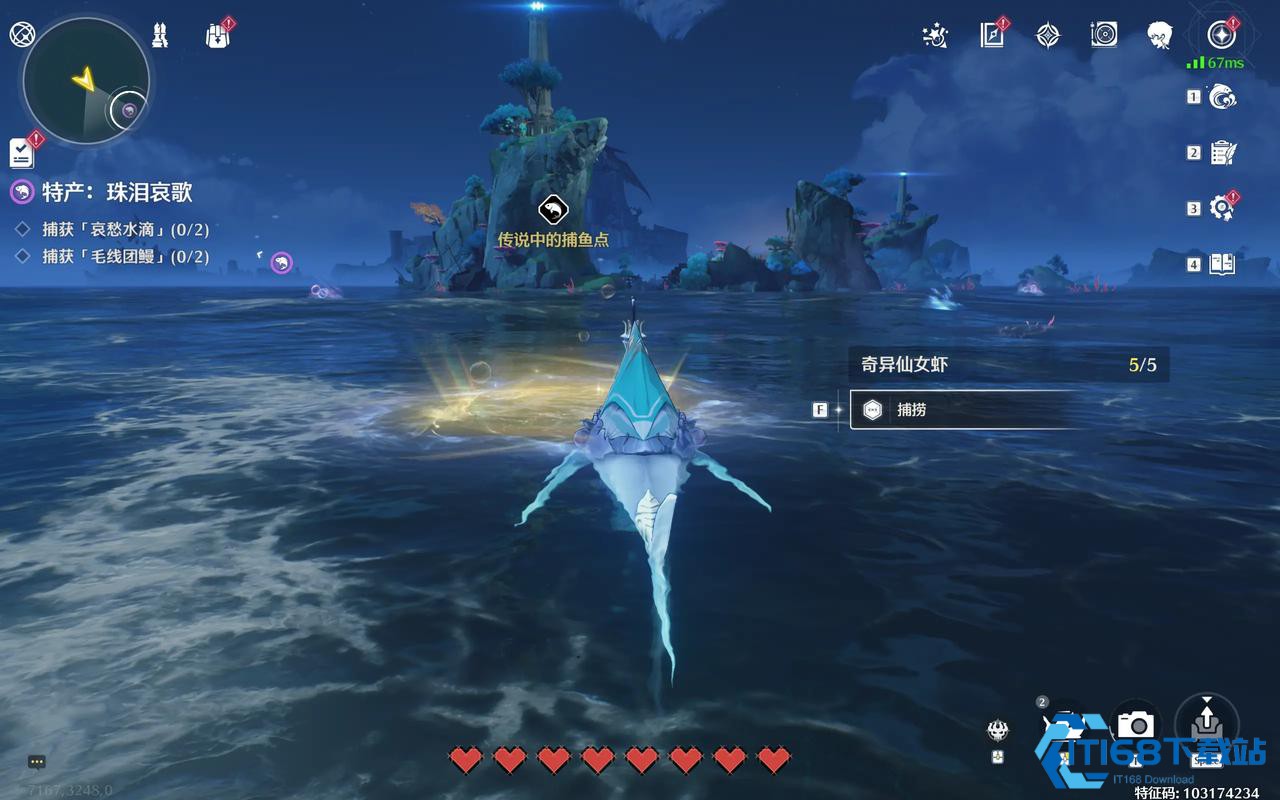Open the quest checklist icon below minimap
This screenshot has height=800, width=1280.
tap(22, 152)
